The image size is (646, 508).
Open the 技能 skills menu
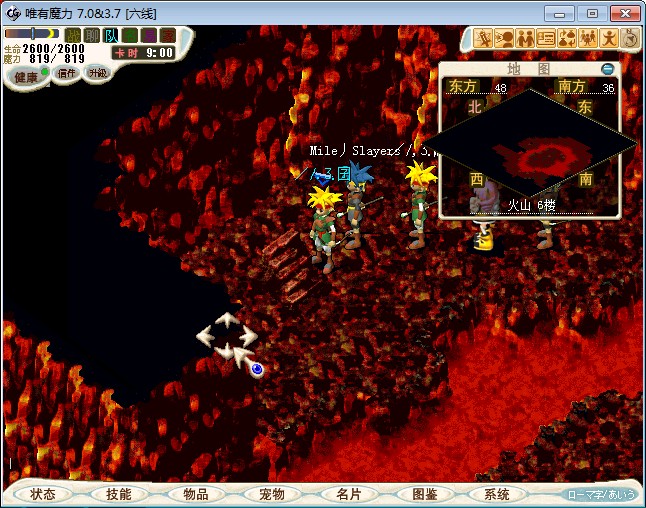pos(118,494)
